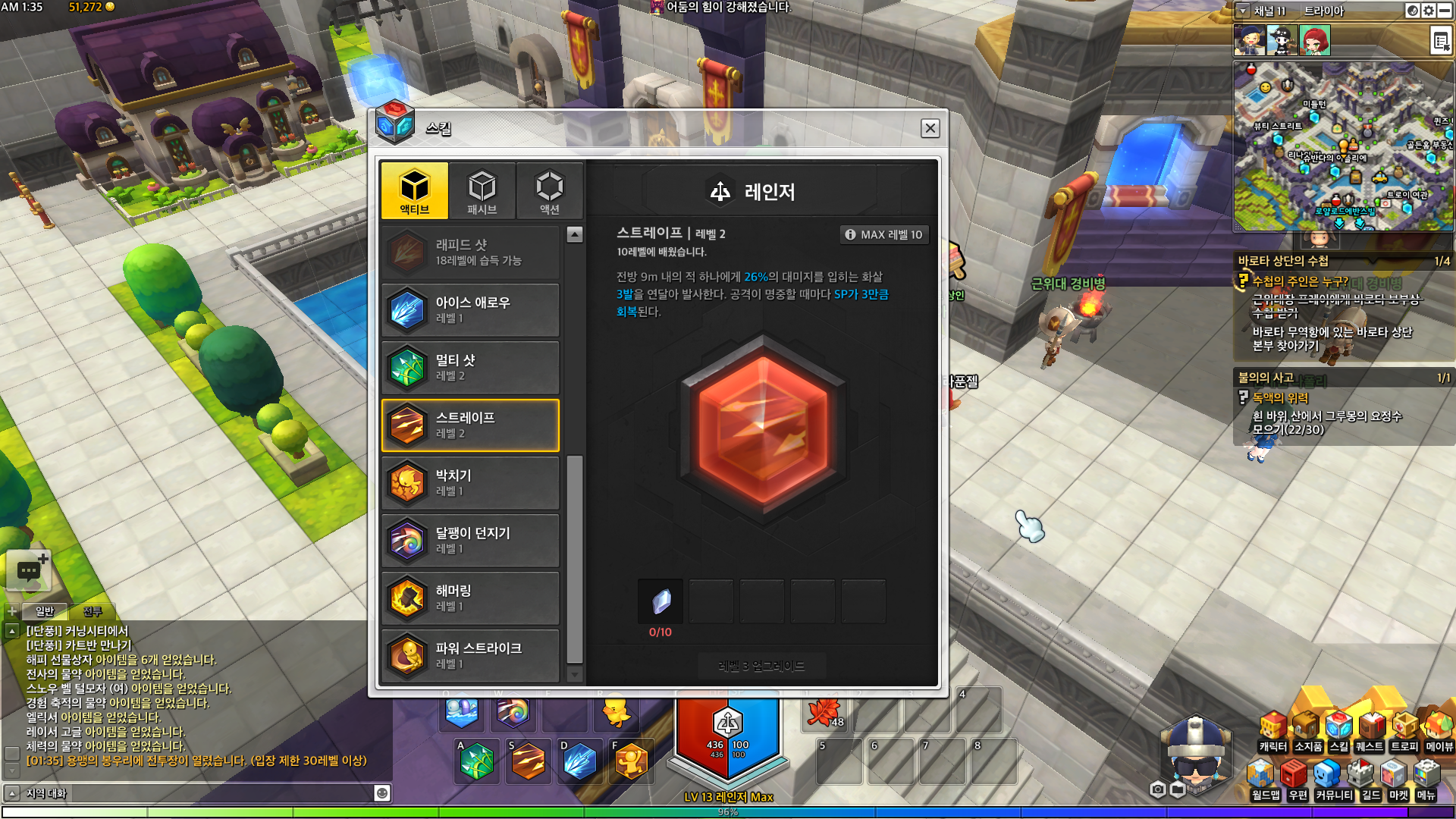The width and height of the screenshot is (1456, 819).
Task: Switch chat to the 전투 combat tab
Action: coord(93,611)
